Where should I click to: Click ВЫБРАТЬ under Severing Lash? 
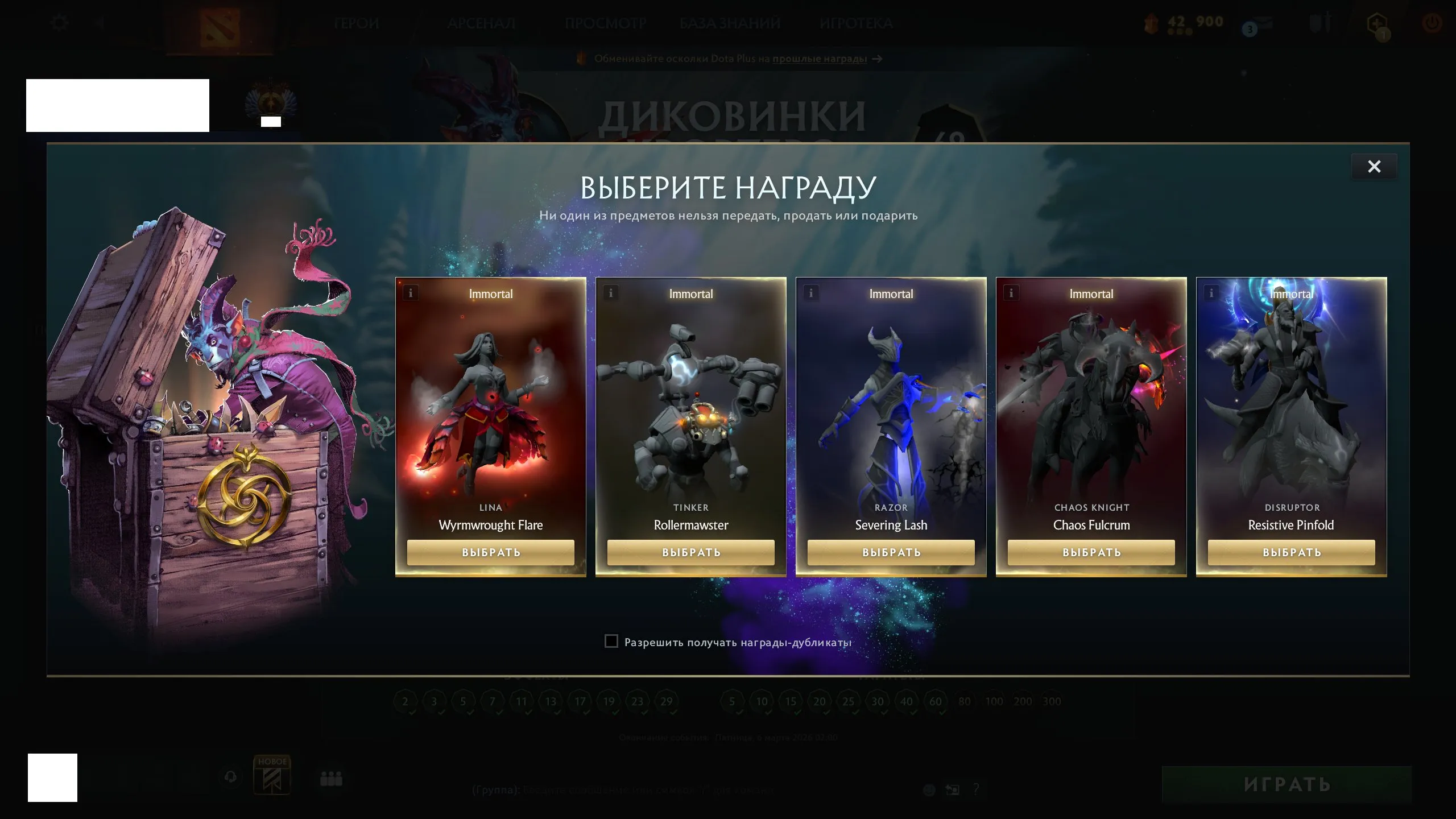pyautogui.click(x=891, y=552)
